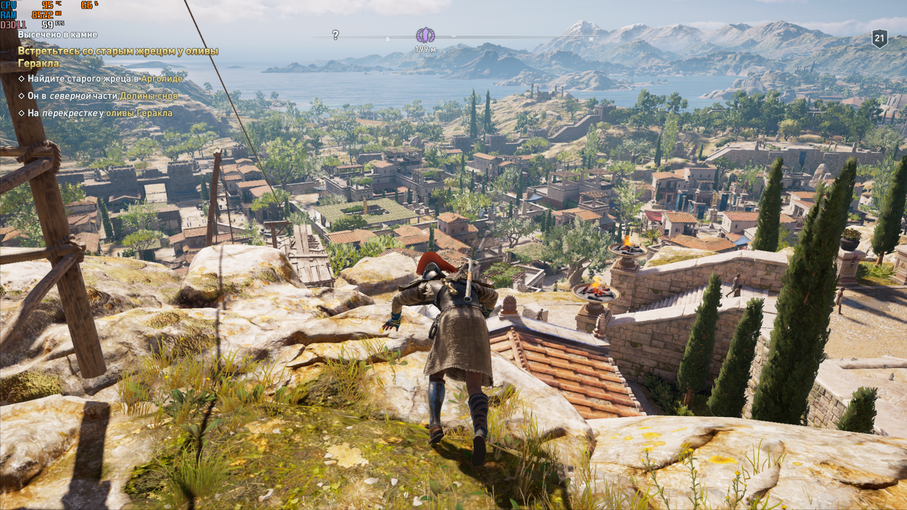Select the tracked quest title about Herakles' olive
This screenshot has width=907, height=510.
pyautogui.click(x=117, y=57)
